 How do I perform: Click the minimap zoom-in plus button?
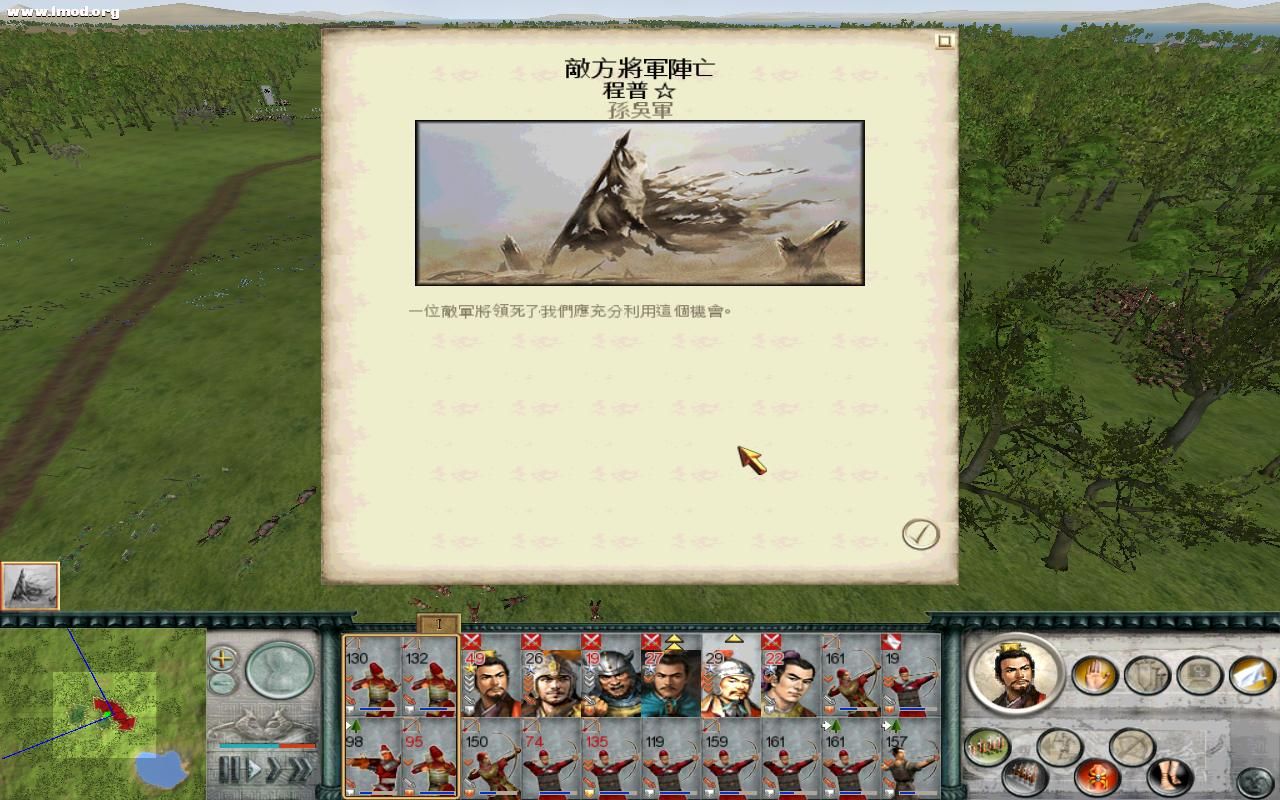tap(222, 659)
